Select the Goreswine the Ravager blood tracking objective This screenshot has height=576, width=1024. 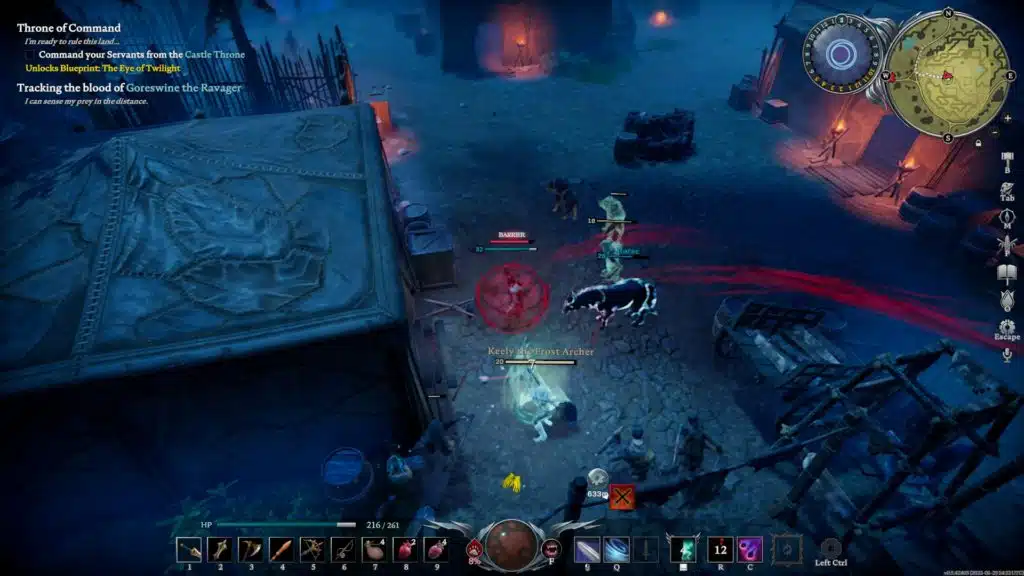point(129,88)
